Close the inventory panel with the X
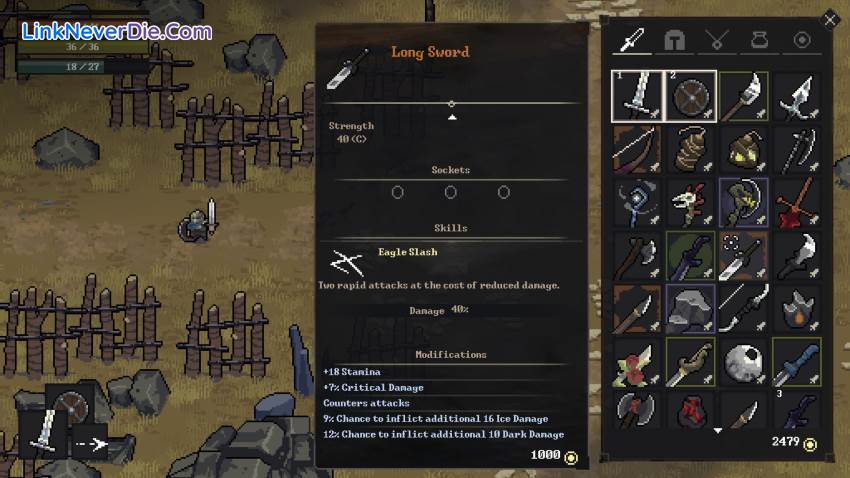850x478 pixels. point(829,19)
